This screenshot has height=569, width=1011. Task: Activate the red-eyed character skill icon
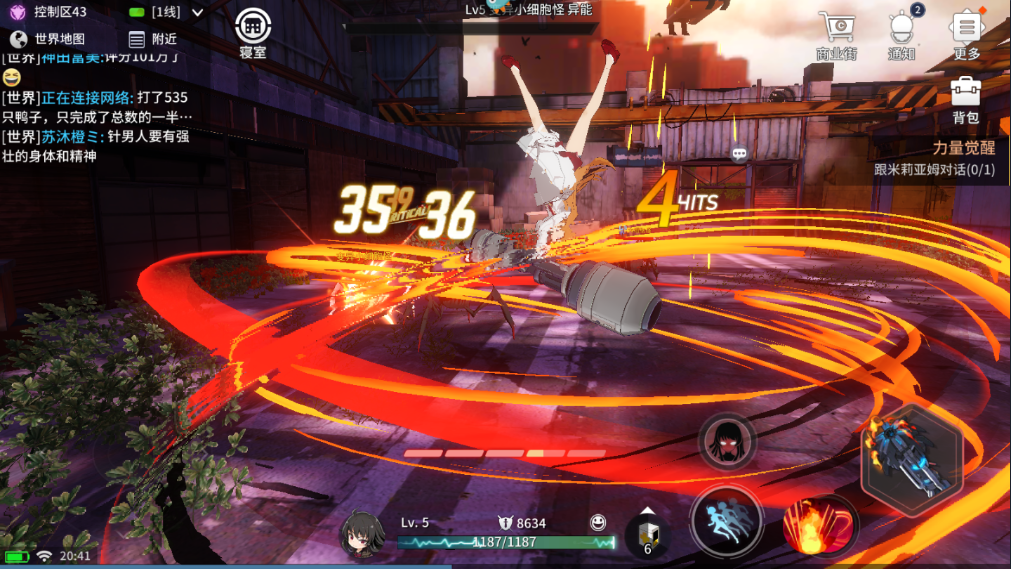(x=727, y=441)
